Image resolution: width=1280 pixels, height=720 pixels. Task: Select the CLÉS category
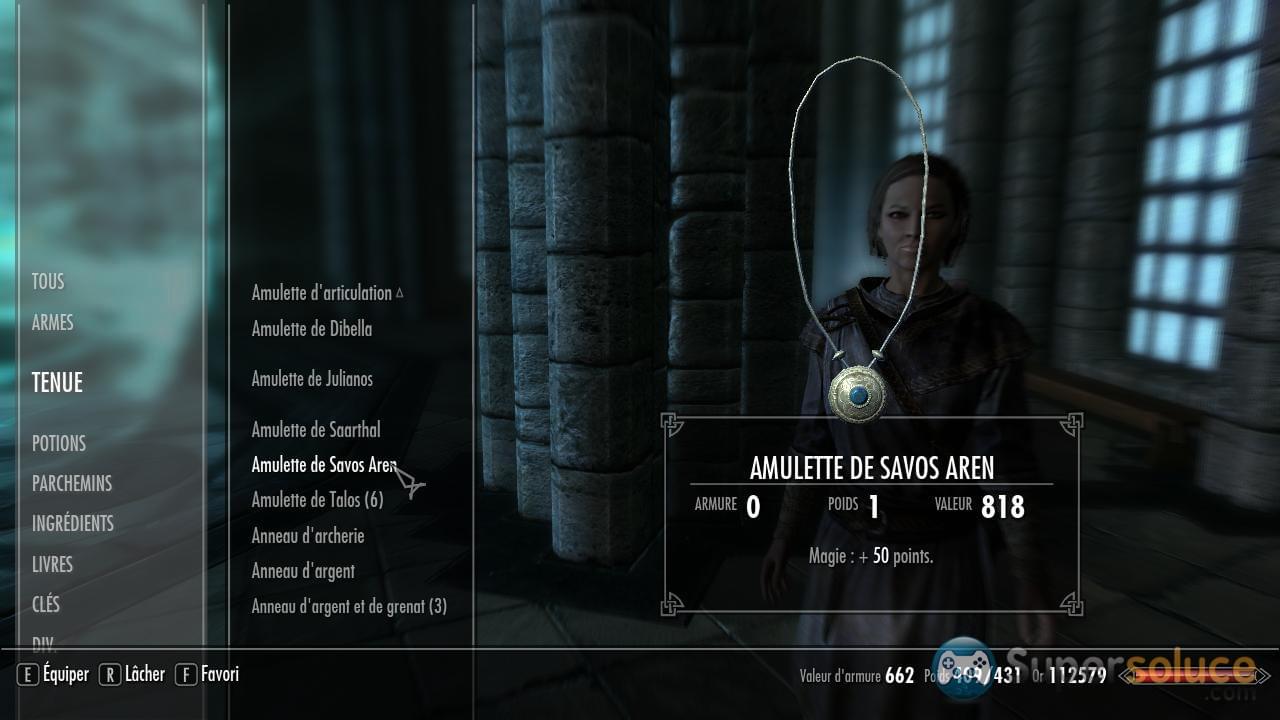click(46, 604)
